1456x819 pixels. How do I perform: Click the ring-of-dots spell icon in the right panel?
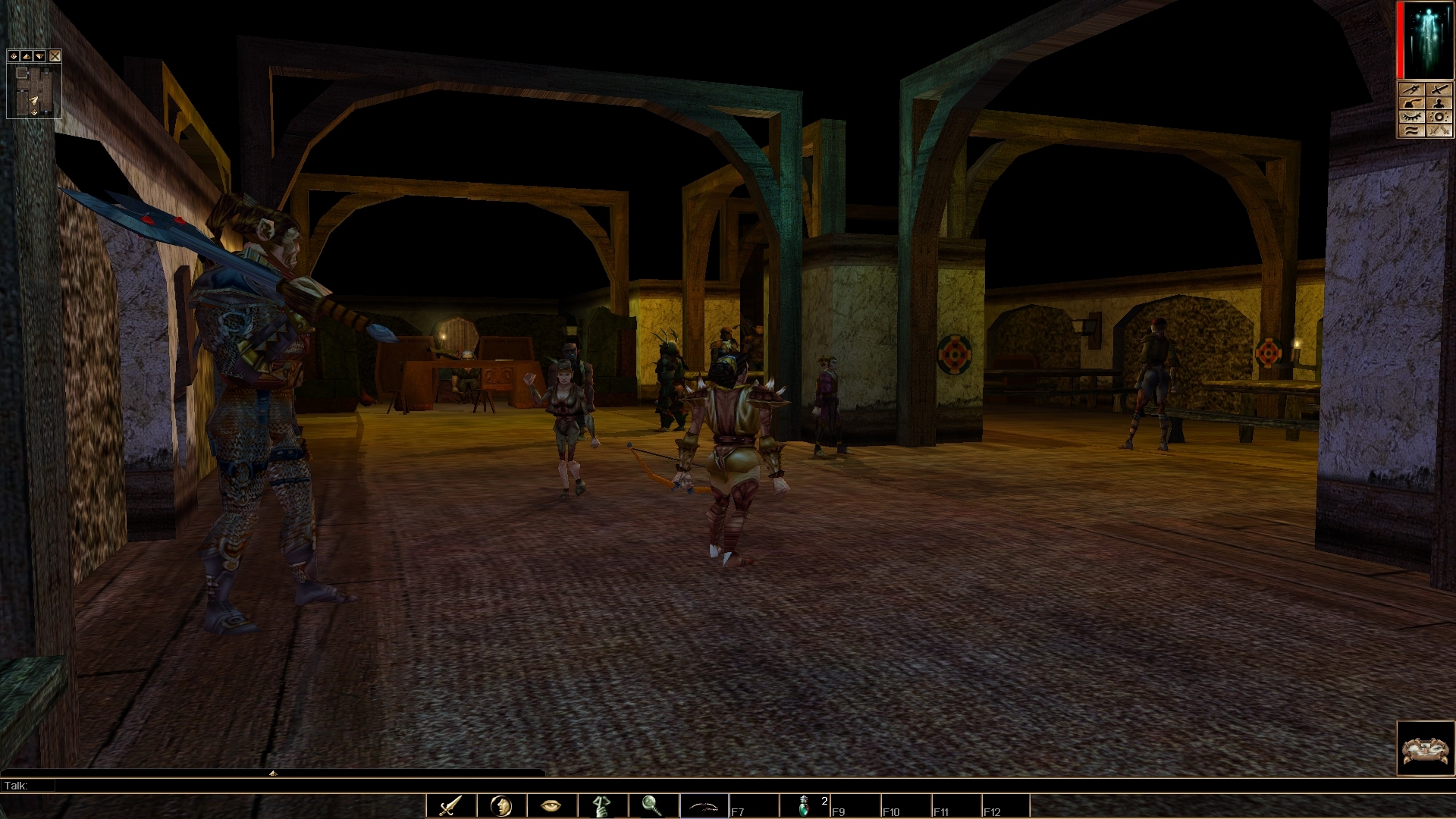coord(1439,116)
